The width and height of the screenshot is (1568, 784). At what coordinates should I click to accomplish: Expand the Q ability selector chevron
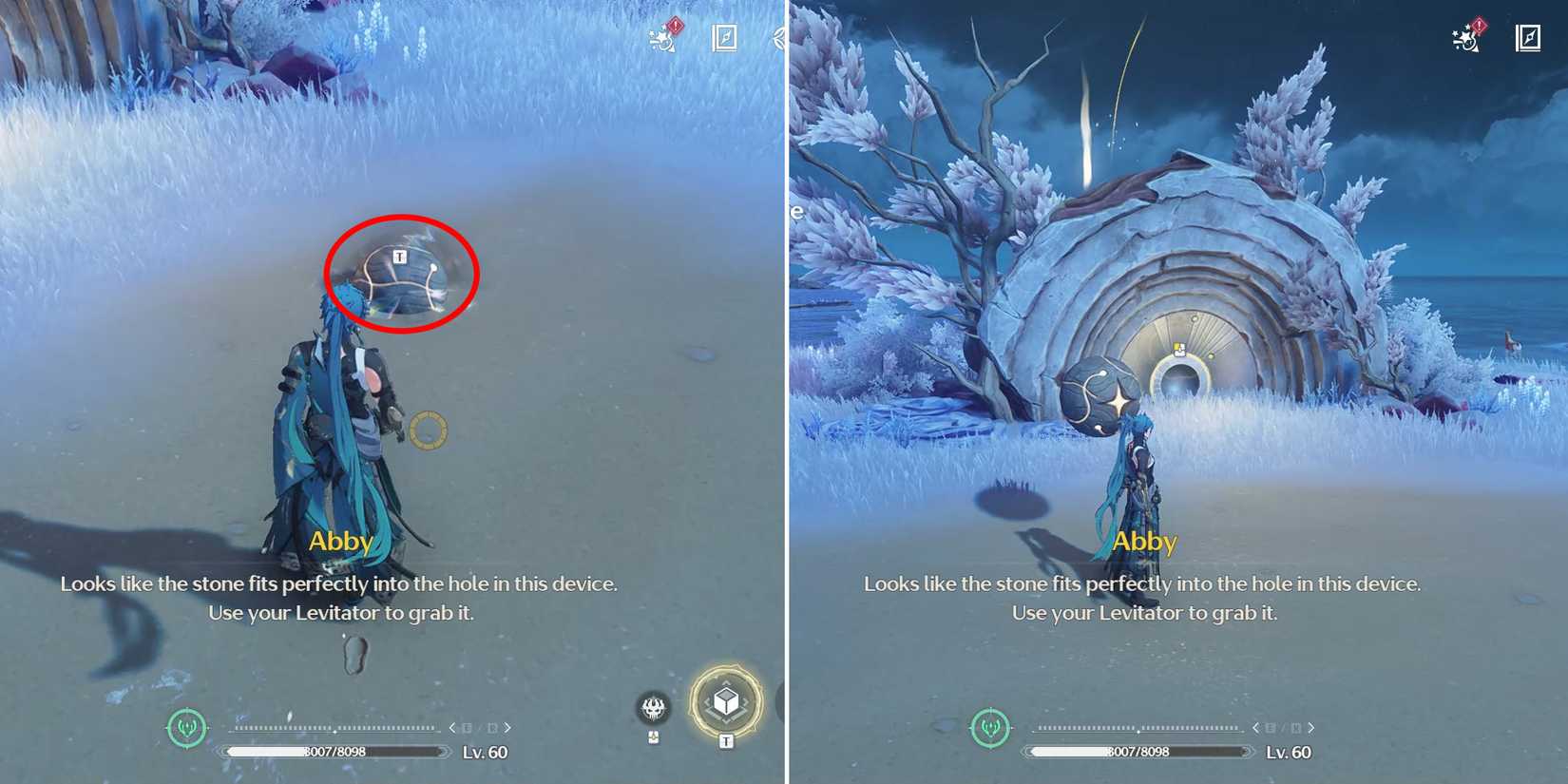pyautogui.click(x=509, y=727)
